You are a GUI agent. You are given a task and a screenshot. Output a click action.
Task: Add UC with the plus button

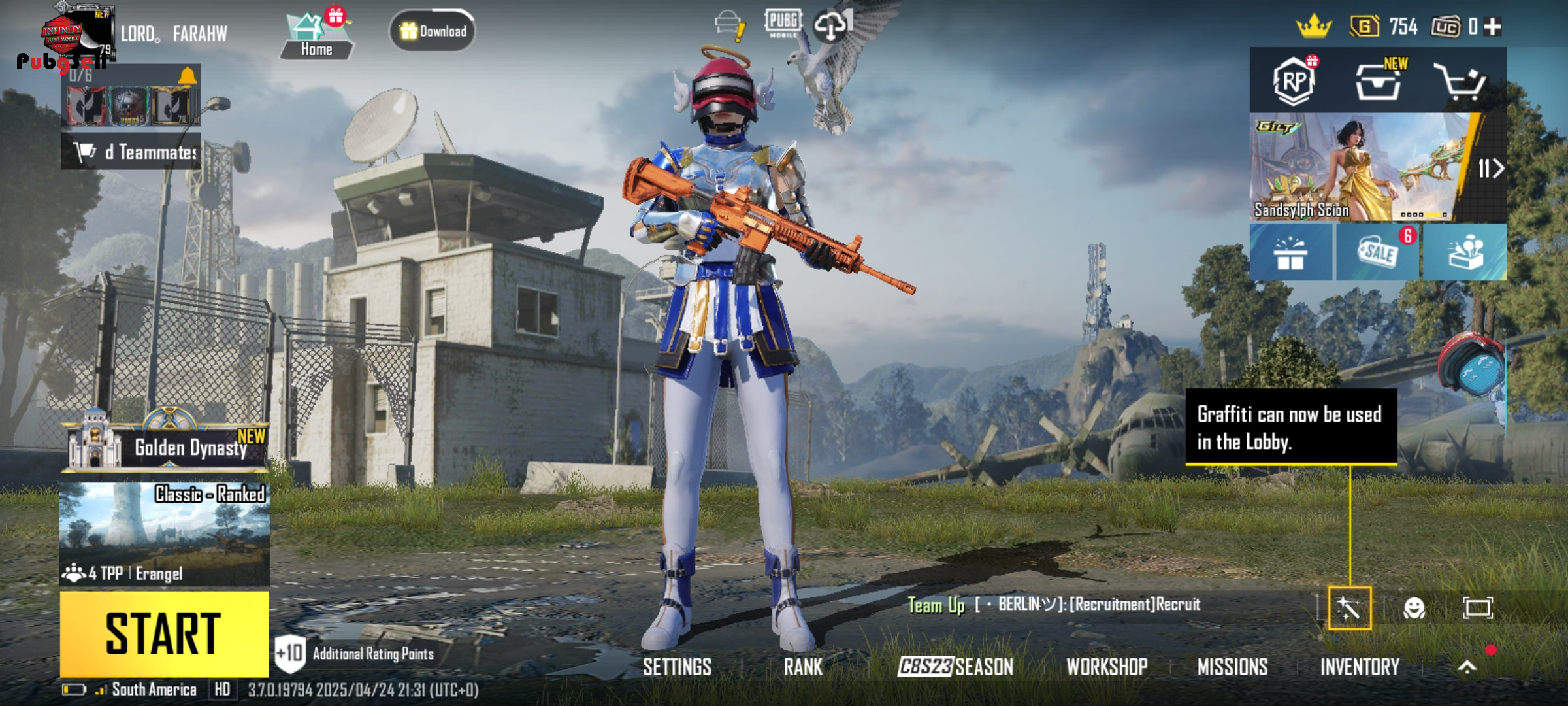point(1493,27)
